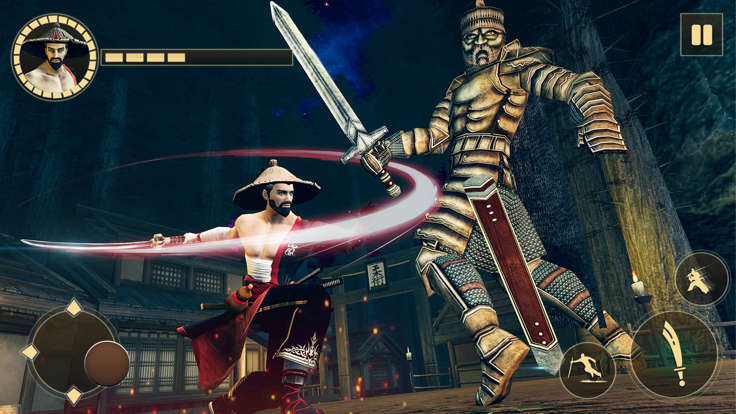
Task: Tap the joystick's left diamond marker
Action: [x=30, y=352]
